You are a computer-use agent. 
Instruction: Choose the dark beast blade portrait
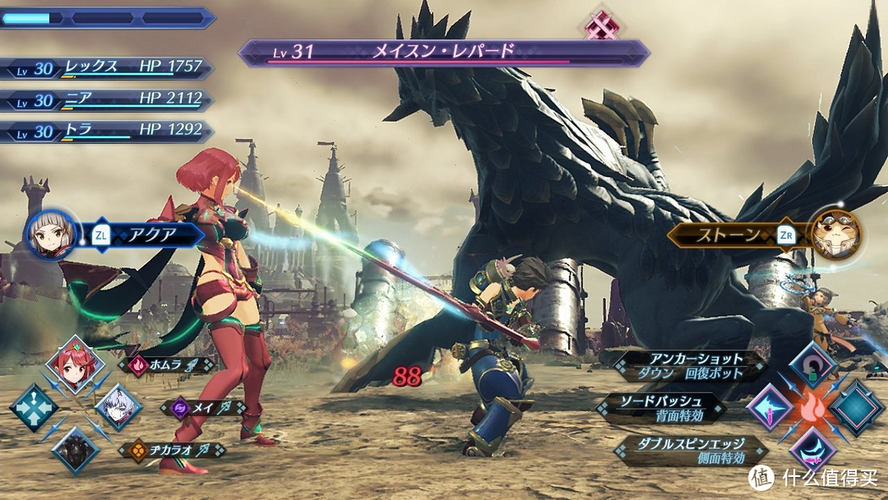point(75,449)
